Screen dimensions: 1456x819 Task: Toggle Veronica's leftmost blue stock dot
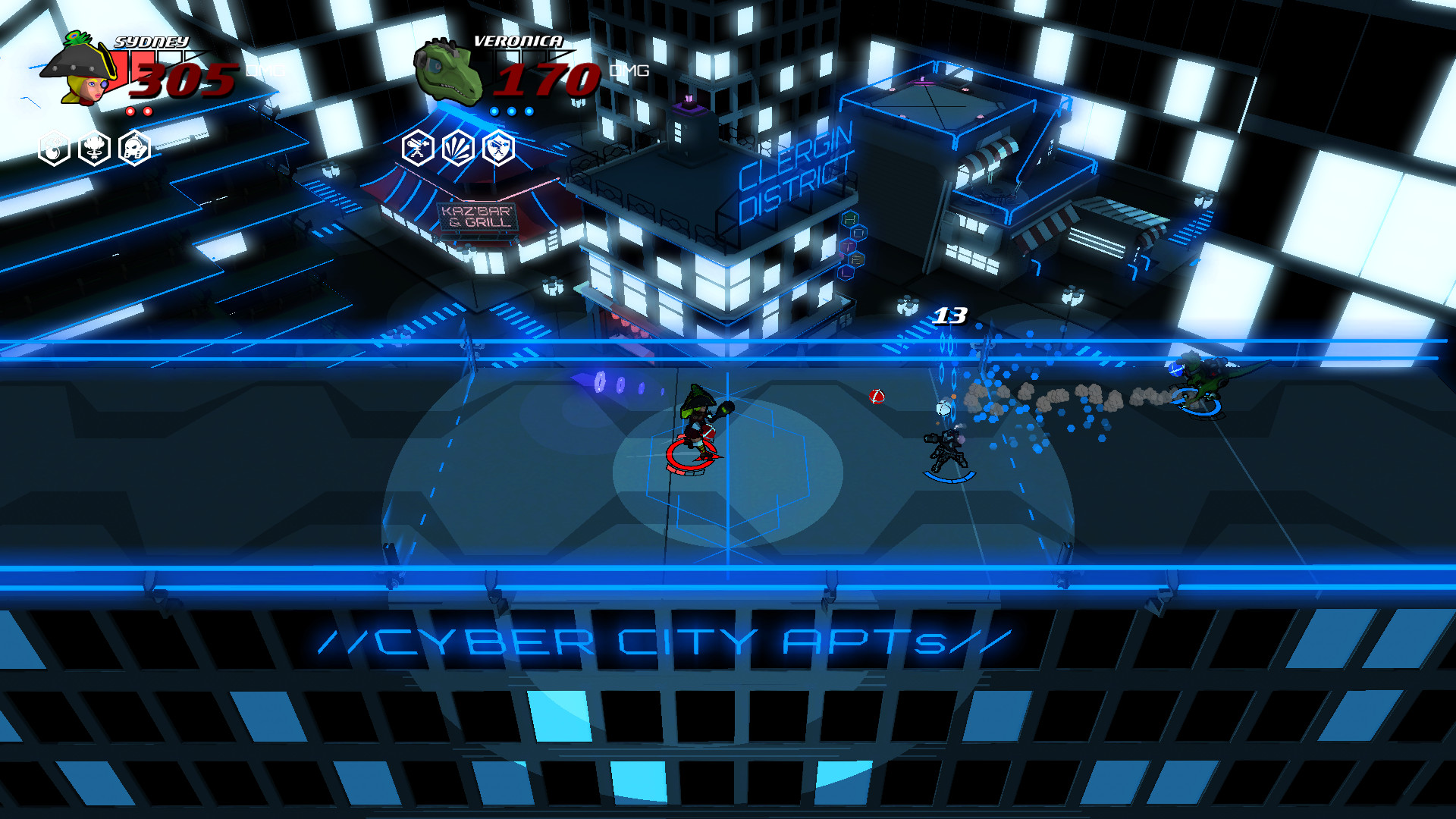click(x=493, y=111)
